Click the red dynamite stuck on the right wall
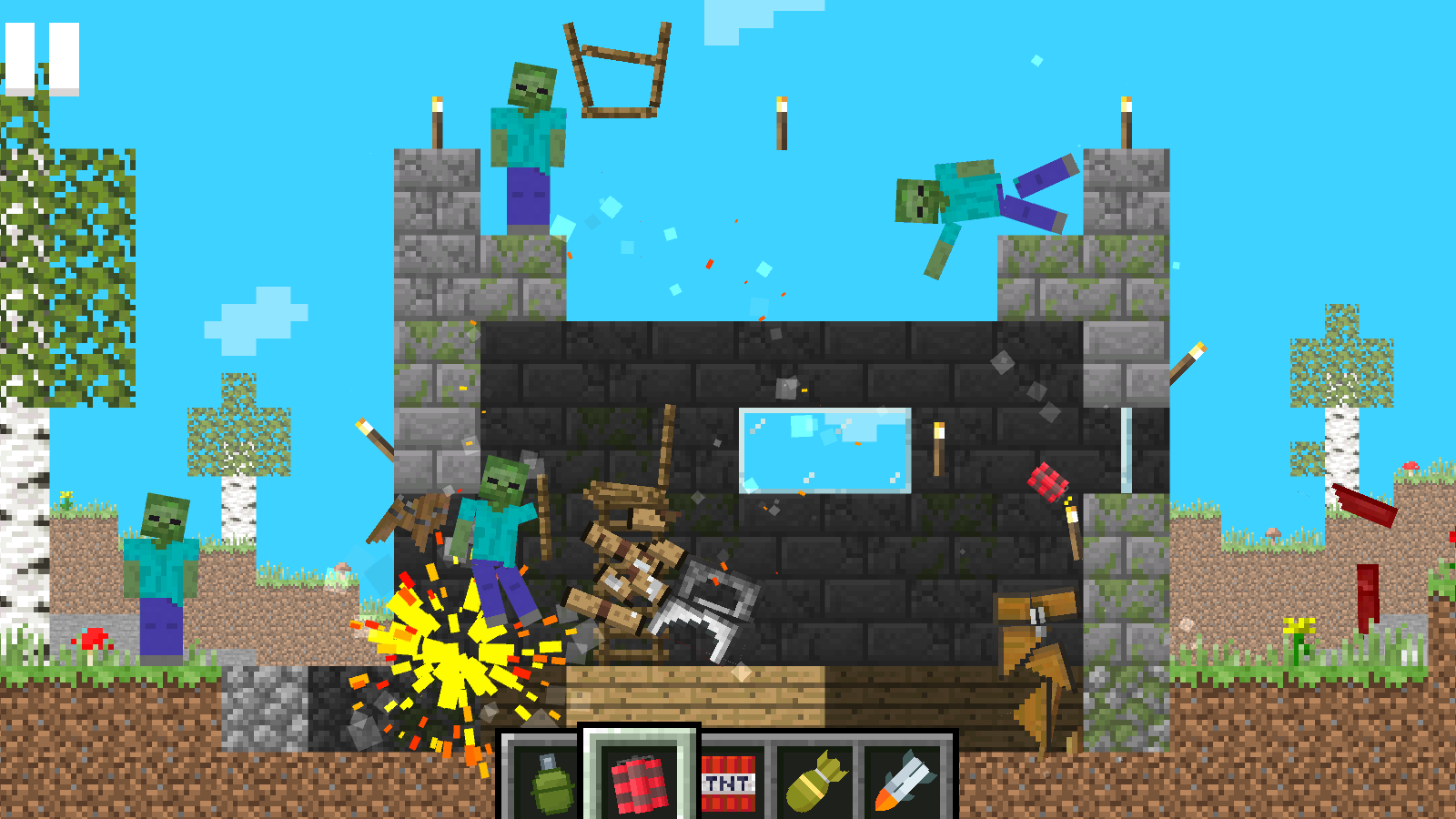Screen dimensions: 1456x819 tap(1048, 482)
